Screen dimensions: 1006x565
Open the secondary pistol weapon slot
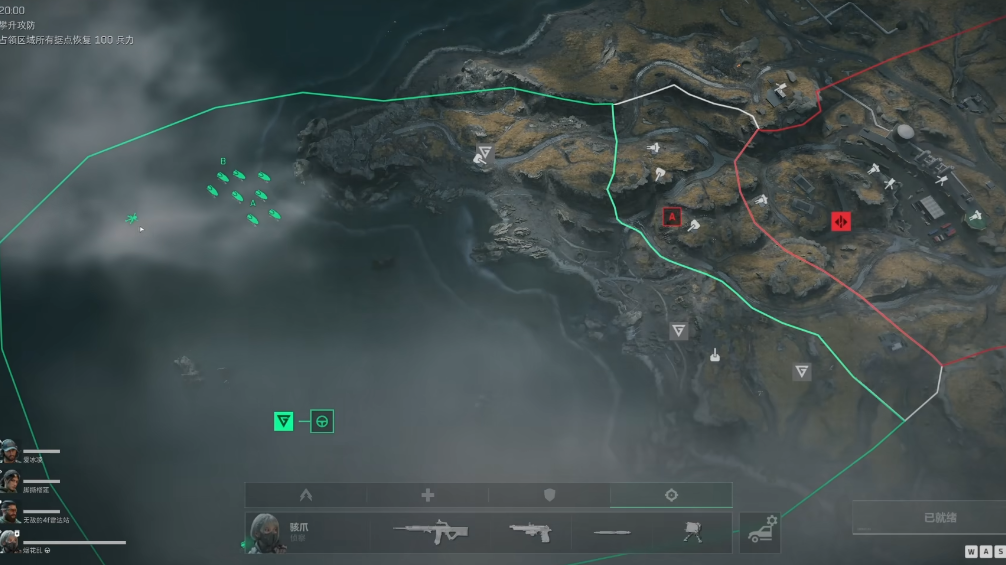530,532
